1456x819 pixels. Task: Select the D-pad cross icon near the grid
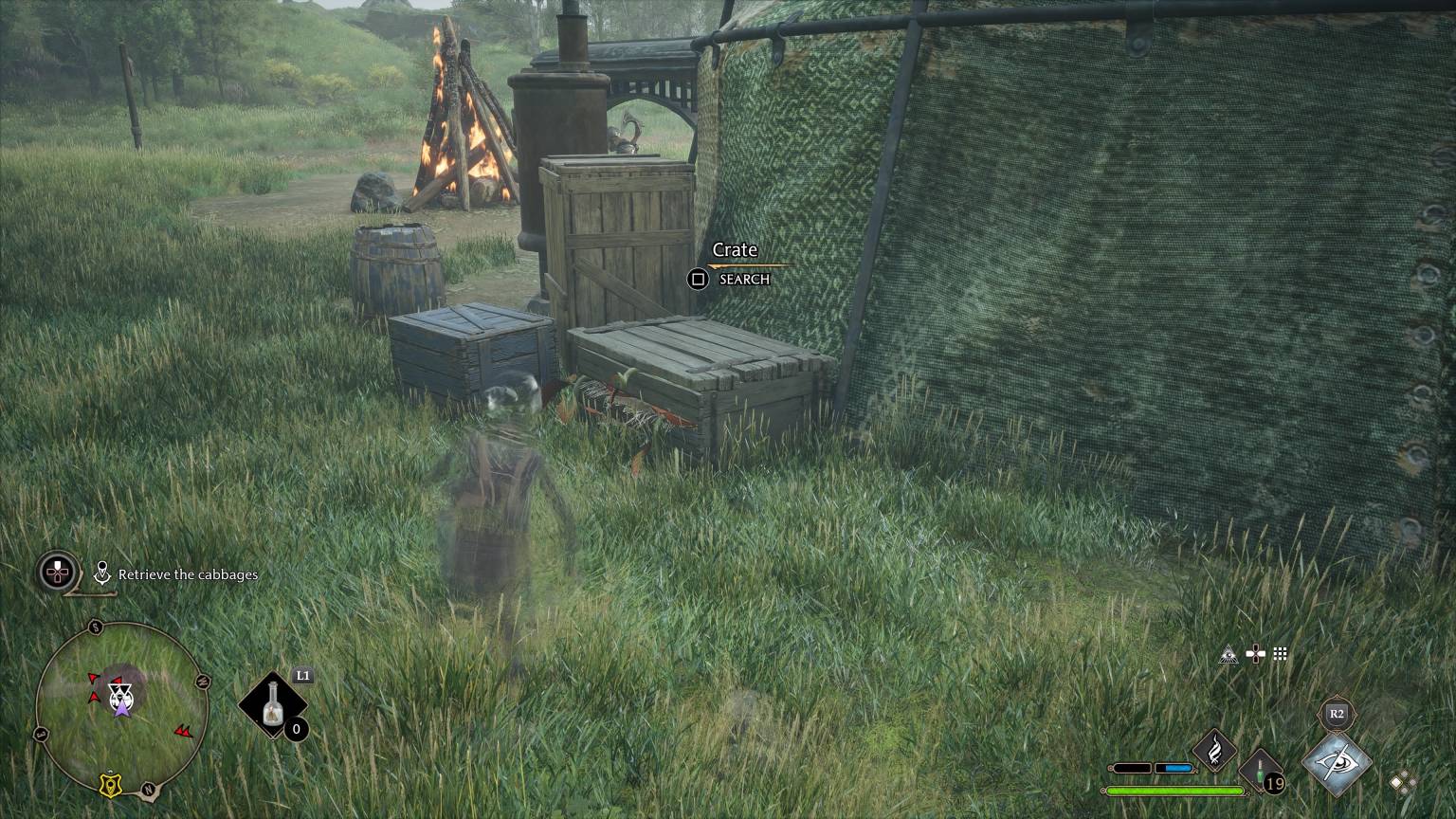1255,654
